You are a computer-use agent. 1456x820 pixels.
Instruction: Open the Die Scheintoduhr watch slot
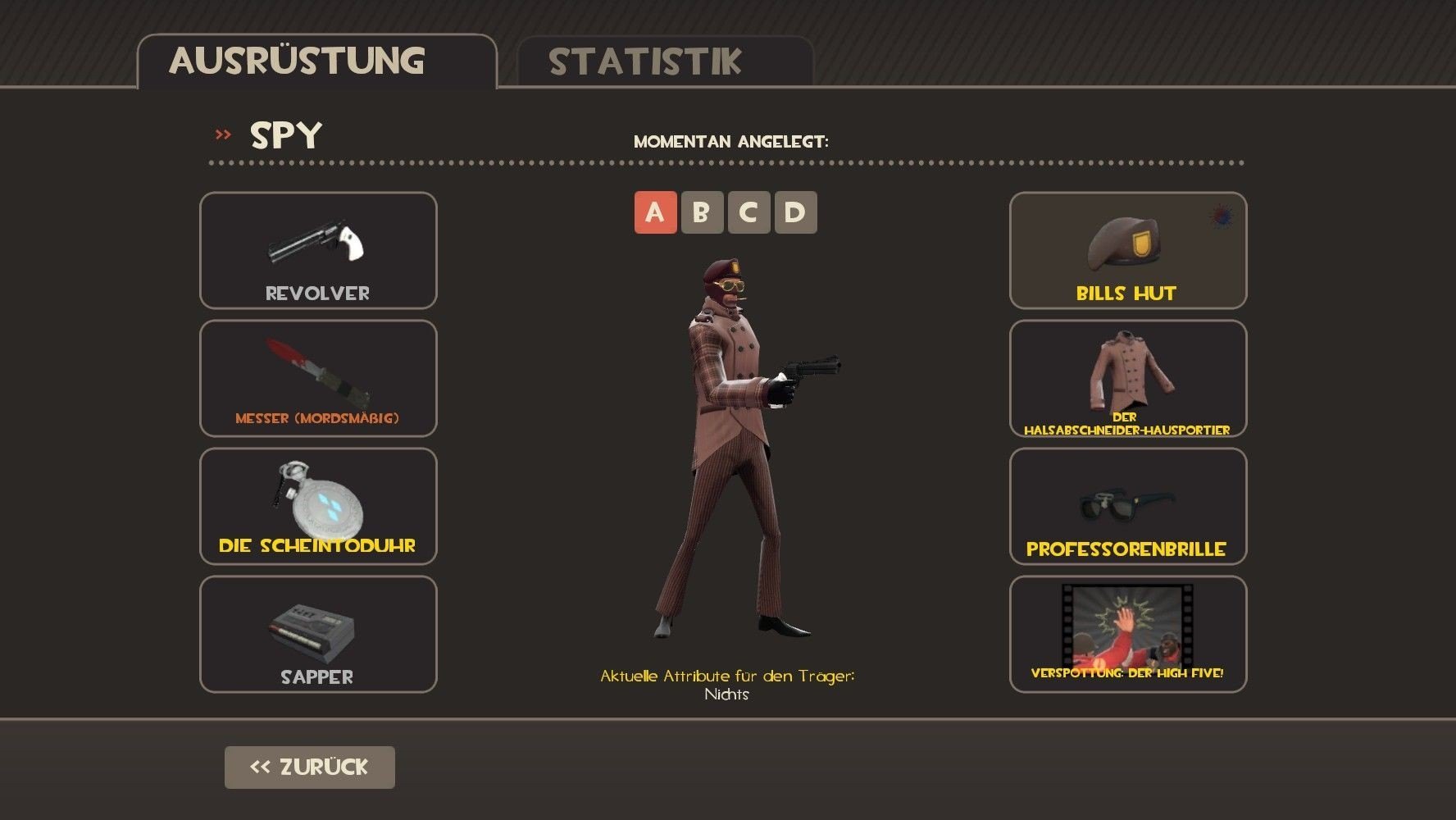pyautogui.click(x=318, y=506)
